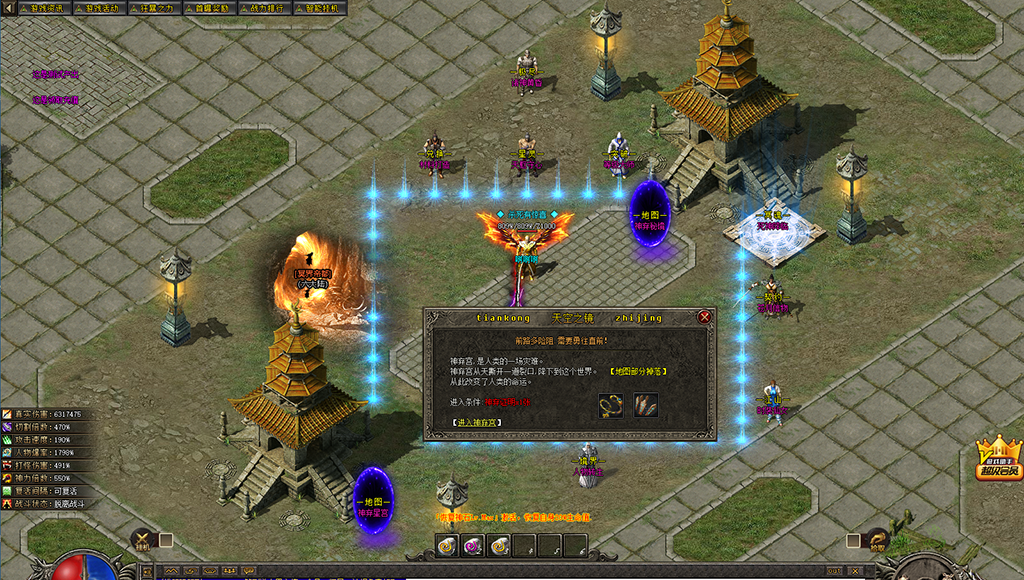Use the purple scroll hotbar item

click(472, 545)
